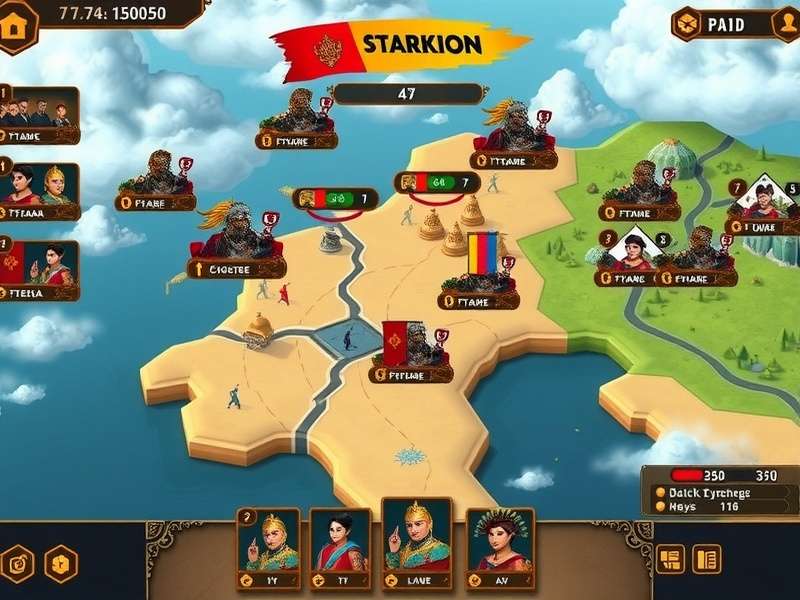The image size is (800, 600).
Task: Select the two-leader portrait panel with golden helmet
Action: (40, 186)
